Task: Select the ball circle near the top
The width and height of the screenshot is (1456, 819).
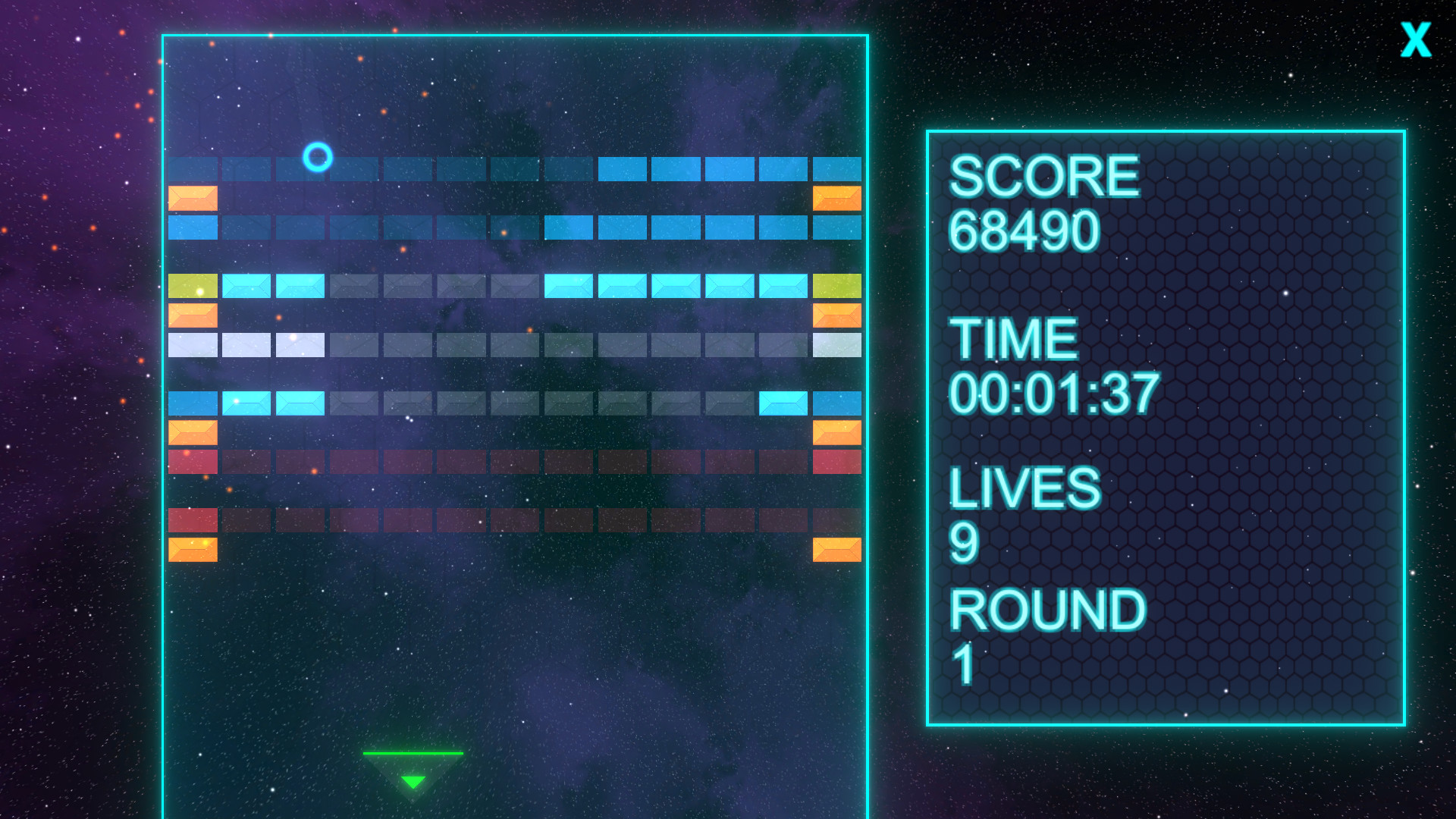Action: [317, 158]
